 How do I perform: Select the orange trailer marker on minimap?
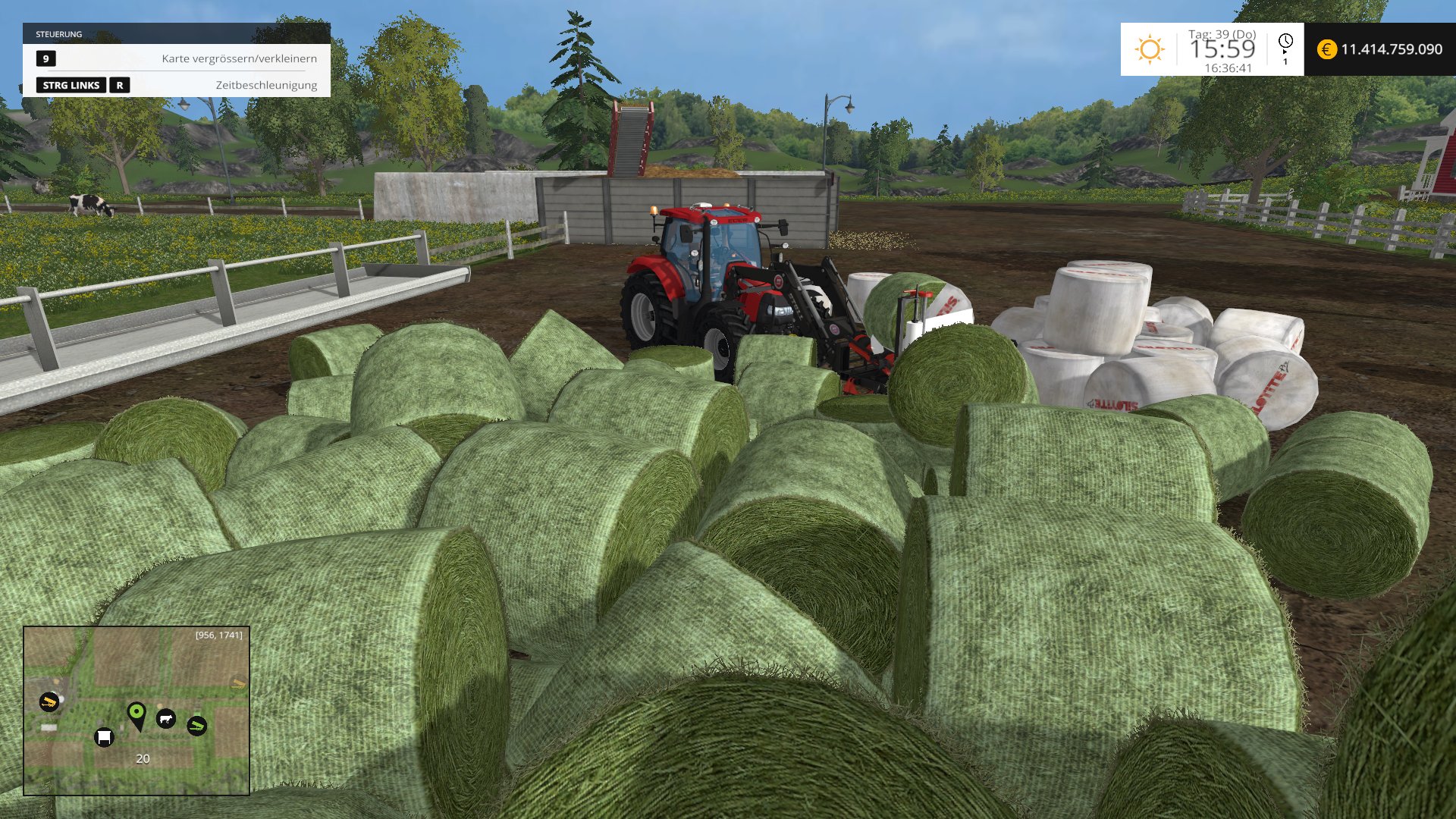49,701
